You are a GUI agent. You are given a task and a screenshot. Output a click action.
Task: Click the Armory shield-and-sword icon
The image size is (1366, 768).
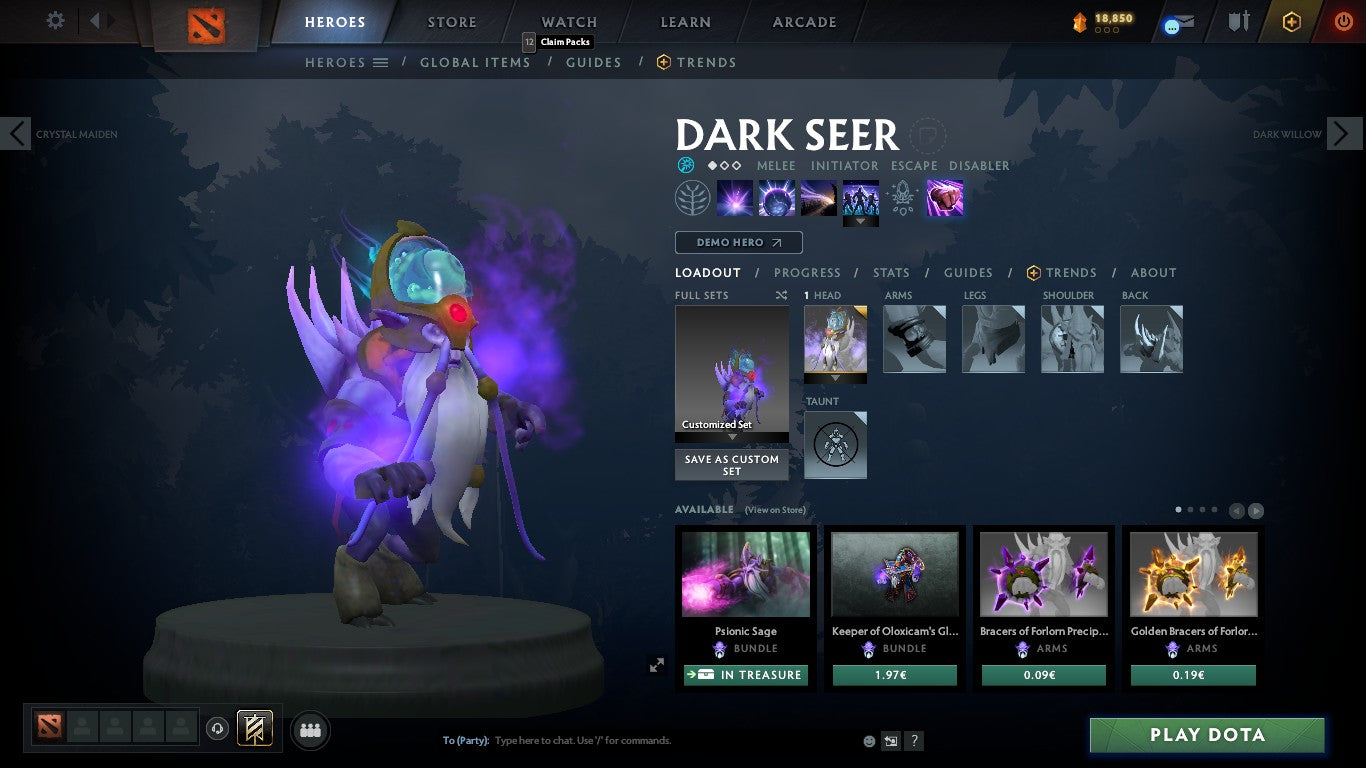pyautogui.click(x=1240, y=22)
